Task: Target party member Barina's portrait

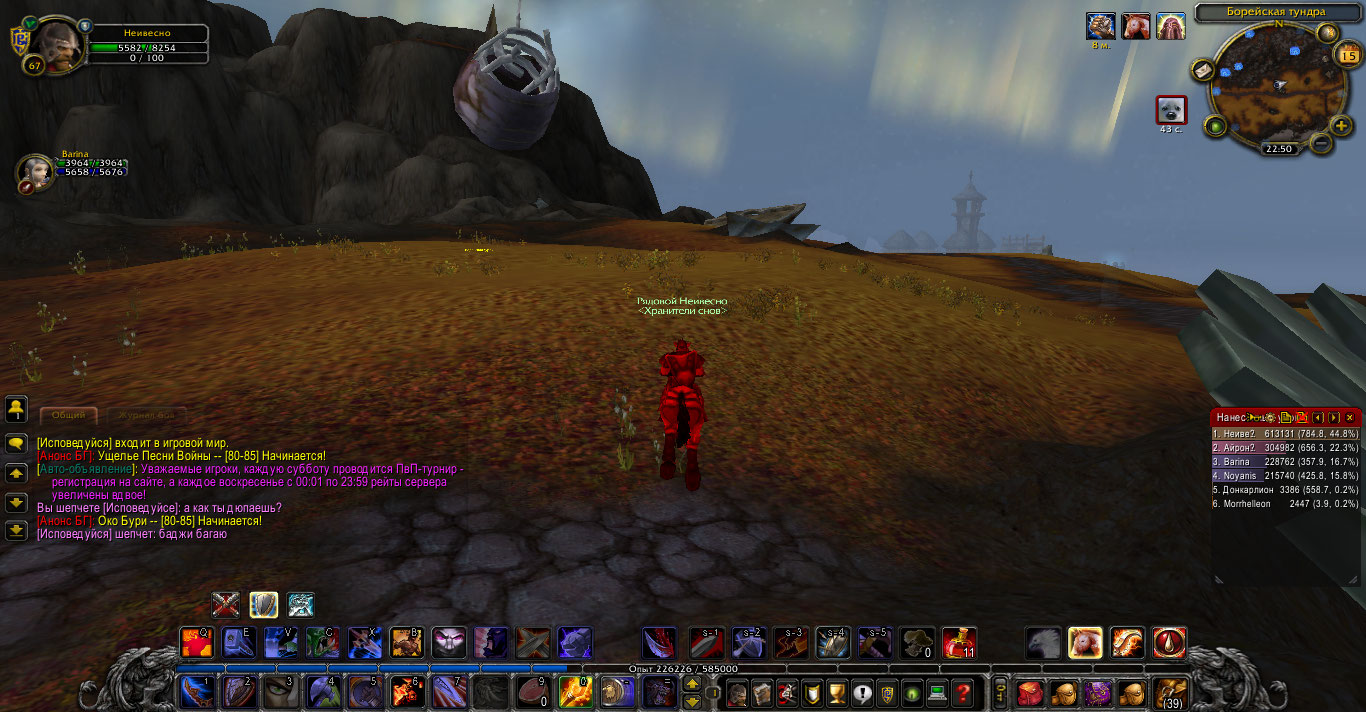Action: coord(35,172)
